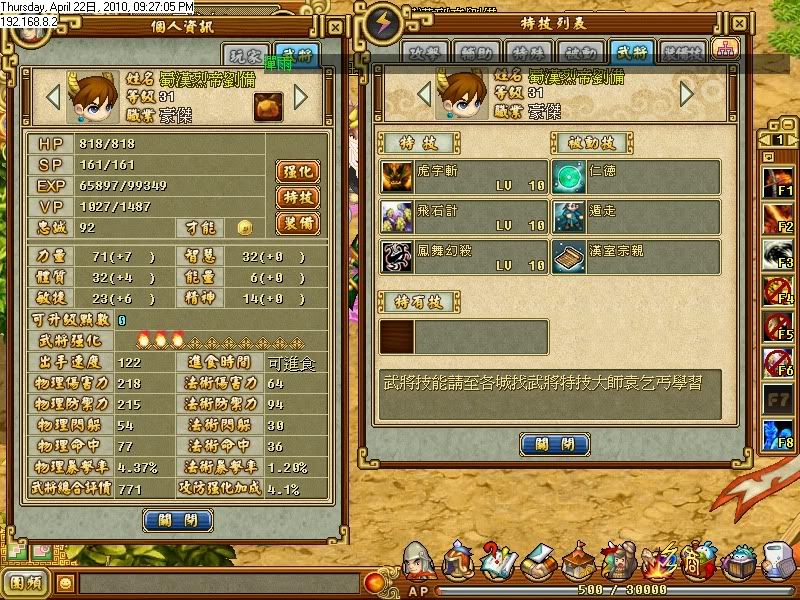Select the 鳳舞幻殺 skill
This screenshot has width=800, height=600.
click(463, 257)
